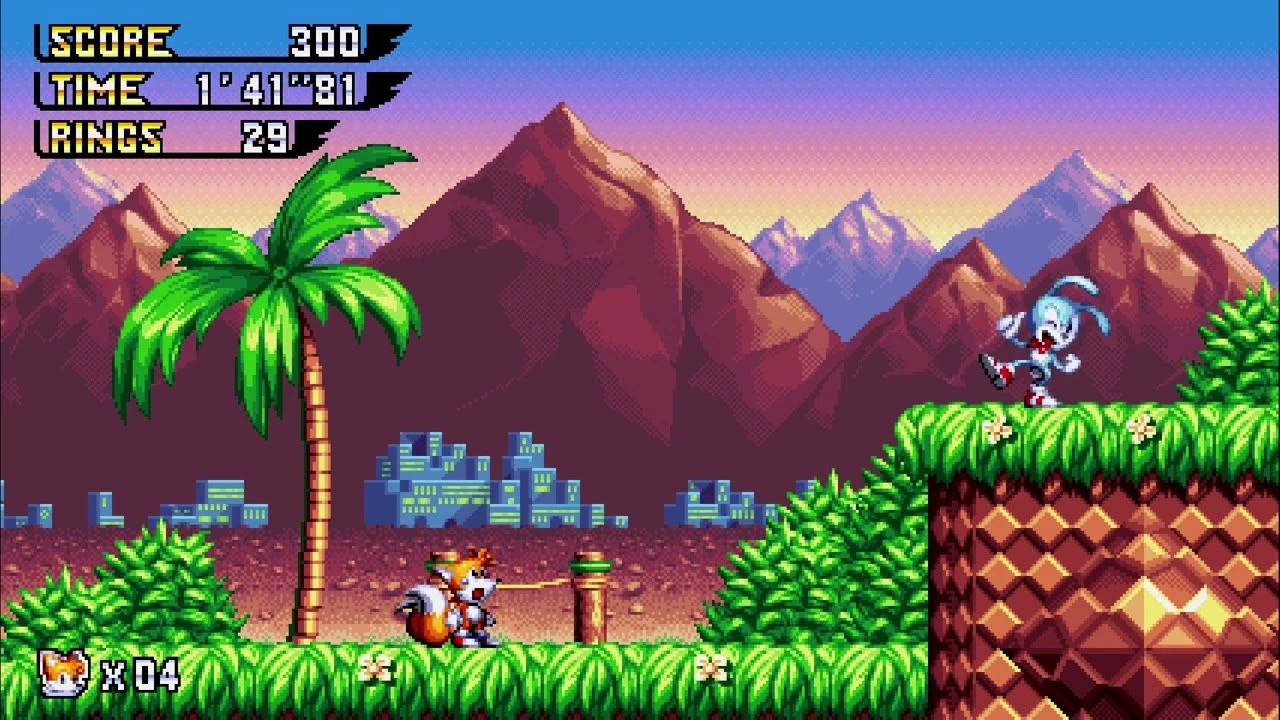This screenshot has width=1280, height=720.
Task: Click the small flower beside Tails
Action: [x=375, y=665]
